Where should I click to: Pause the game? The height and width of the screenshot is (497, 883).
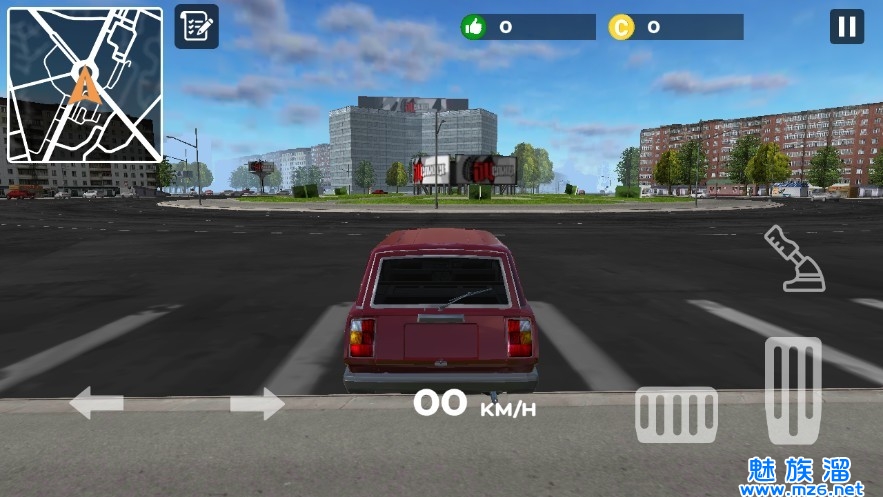[x=846, y=27]
